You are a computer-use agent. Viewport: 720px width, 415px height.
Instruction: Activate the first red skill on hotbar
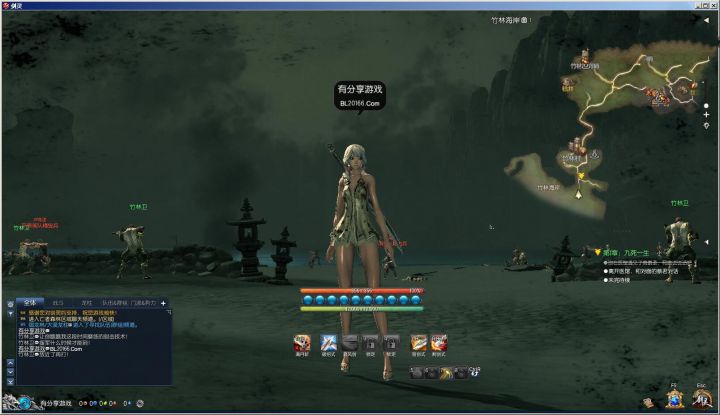click(x=301, y=343)
